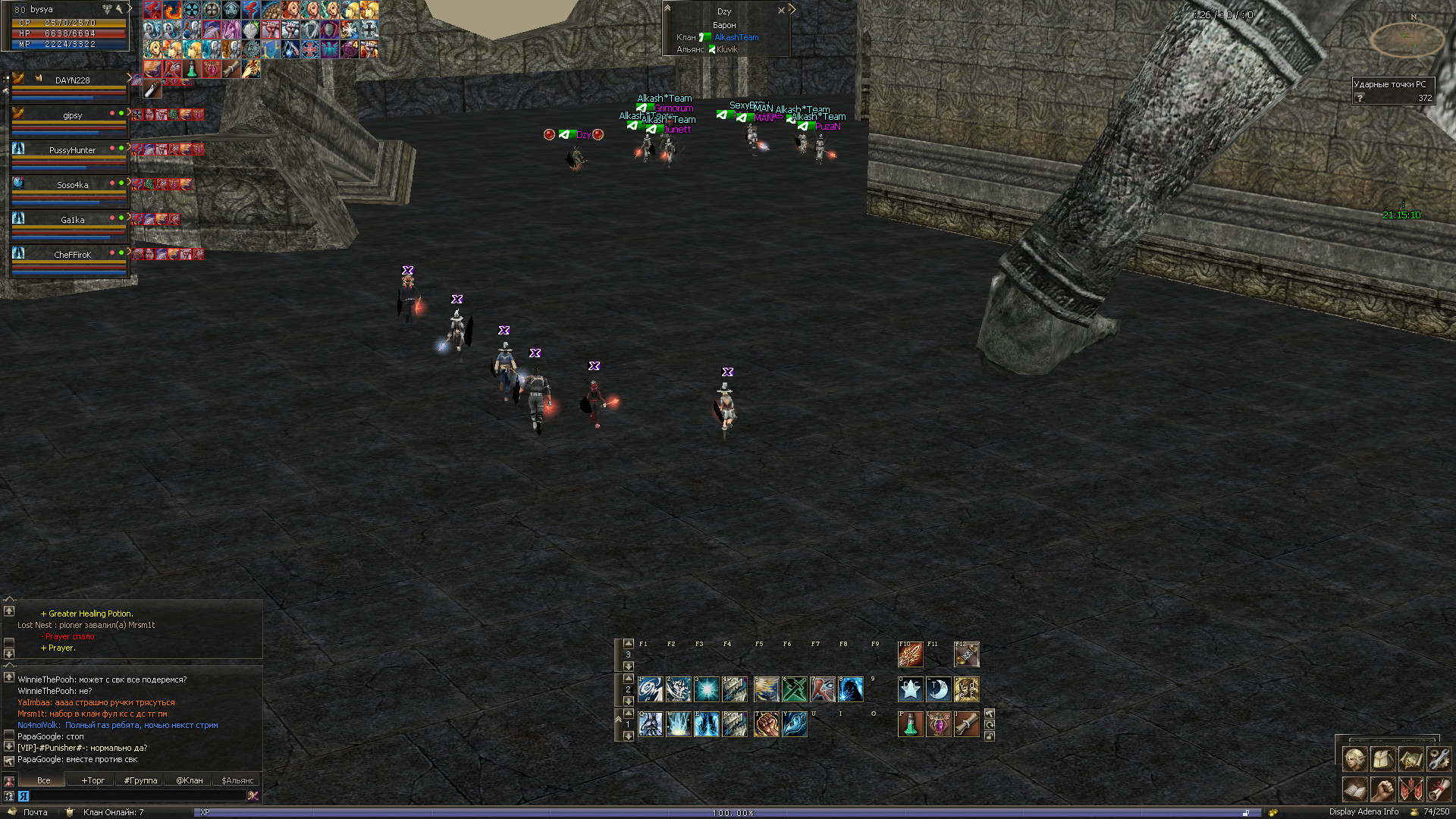Open the character status menu icon
Viewport: 1456px width, 819px height.
click(x=1354, y=758)
